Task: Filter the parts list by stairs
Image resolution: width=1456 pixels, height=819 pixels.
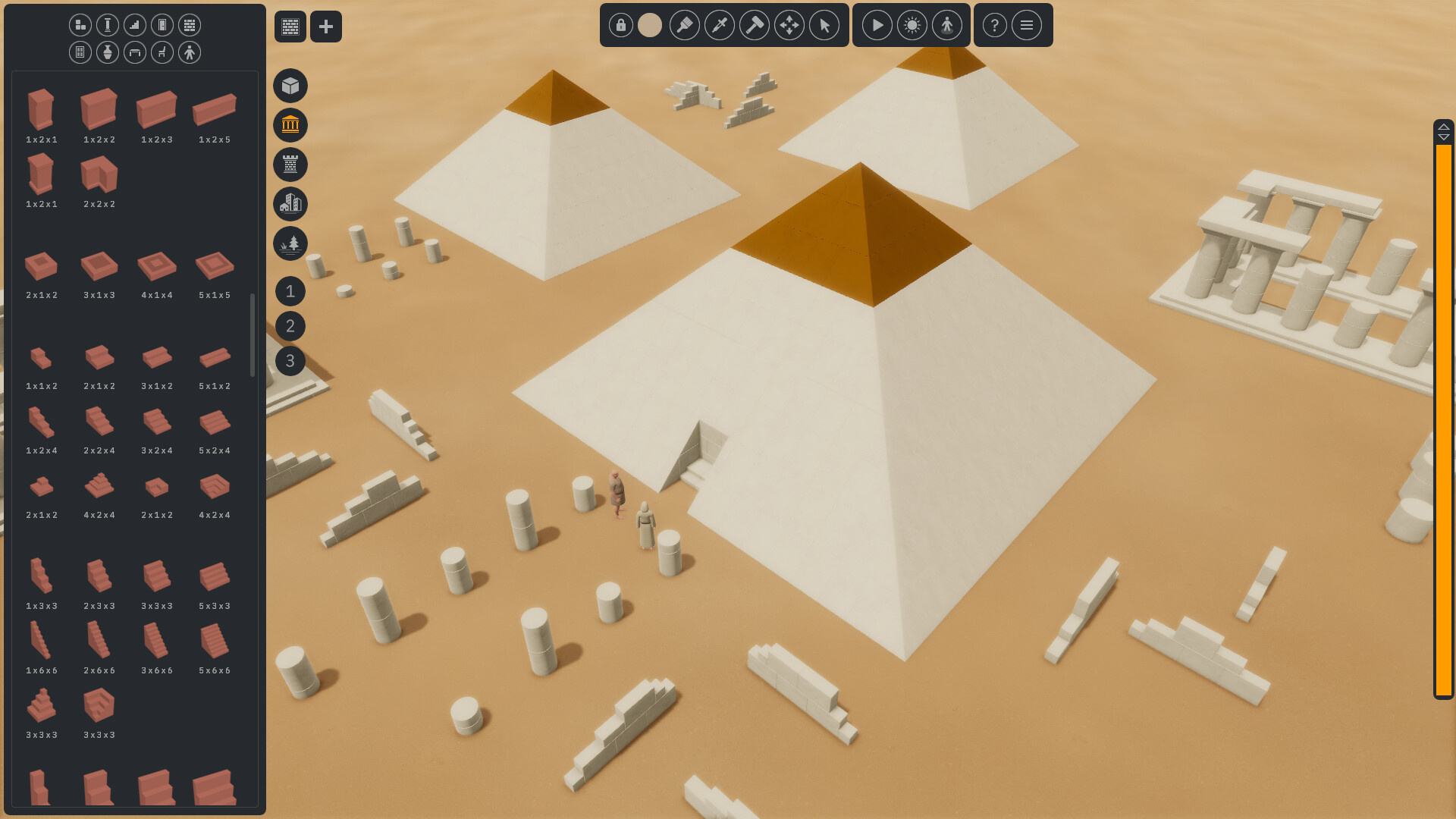Action: [x=134, y=24]
